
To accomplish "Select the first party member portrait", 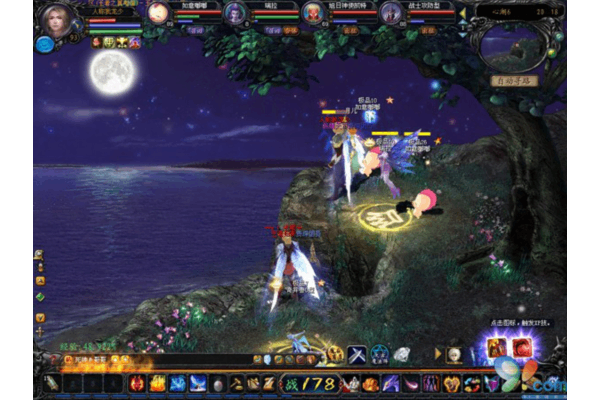I will [x=158, y=13].
